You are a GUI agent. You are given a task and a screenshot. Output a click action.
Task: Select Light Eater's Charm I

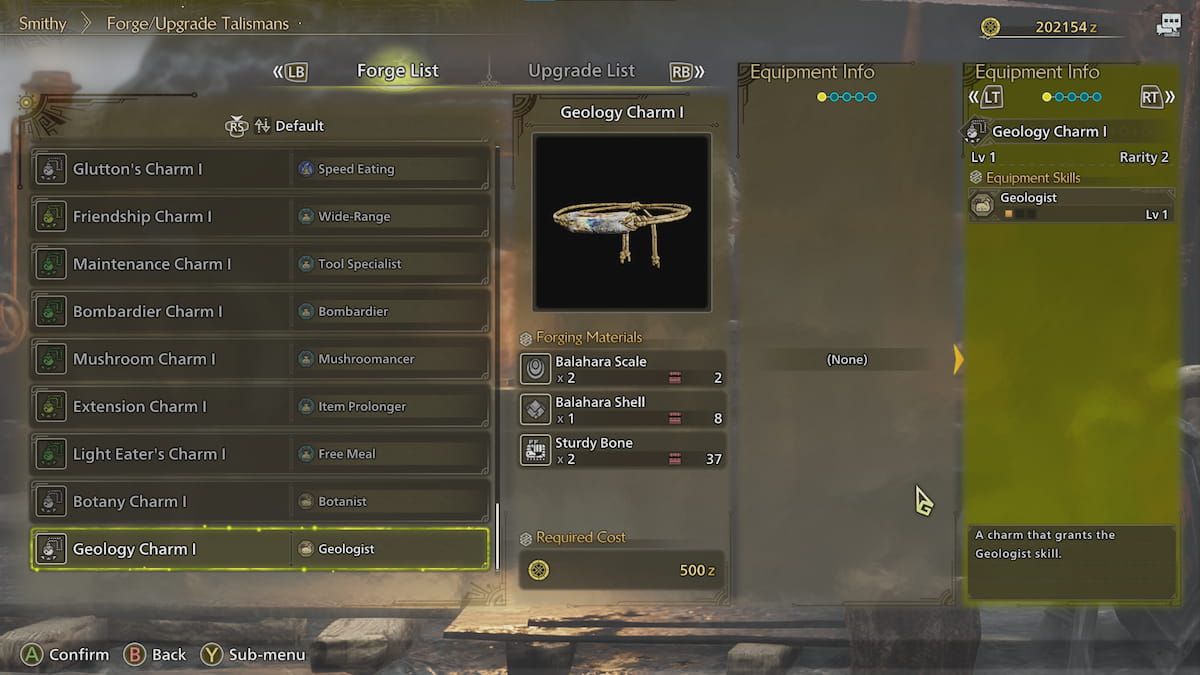click(260, 454)
